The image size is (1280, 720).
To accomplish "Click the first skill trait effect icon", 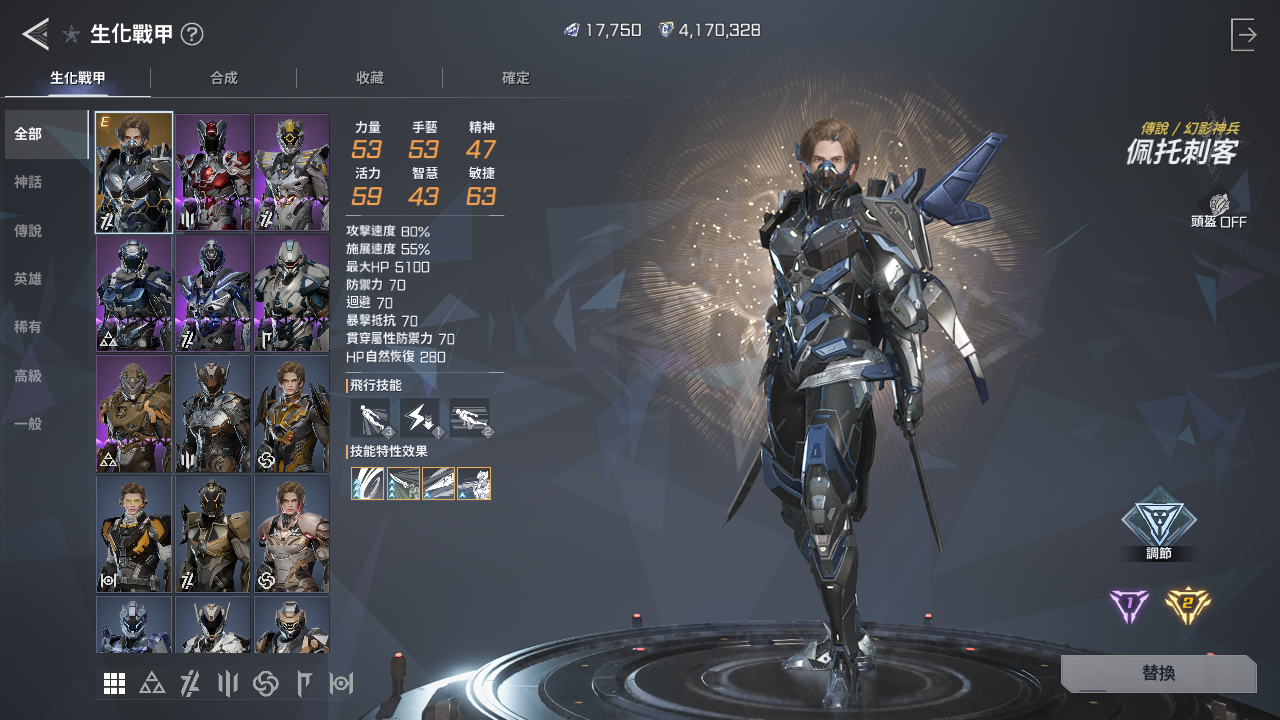I will (x=367, y=483).
